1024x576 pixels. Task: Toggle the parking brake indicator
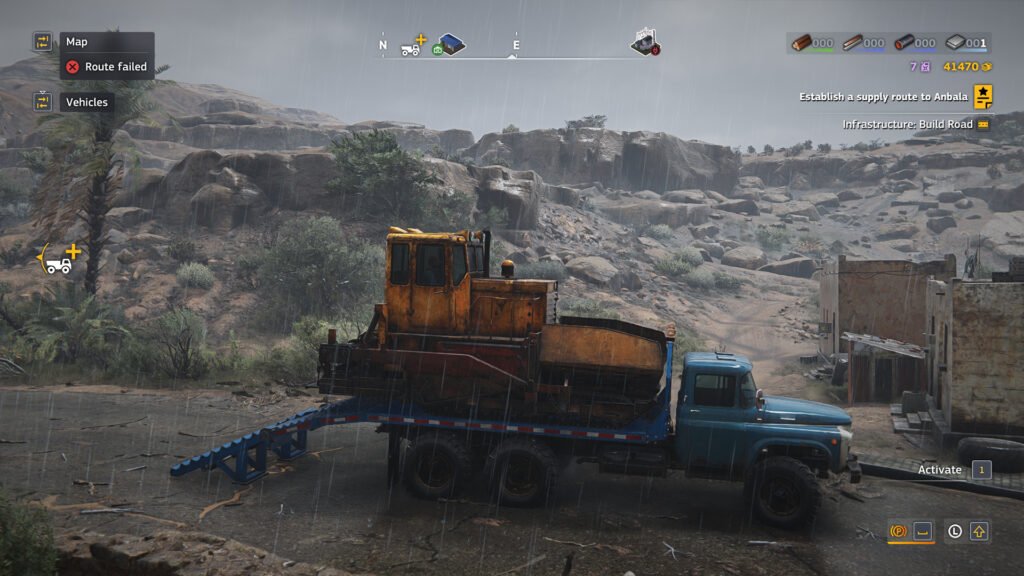click(x=898, y=531)
